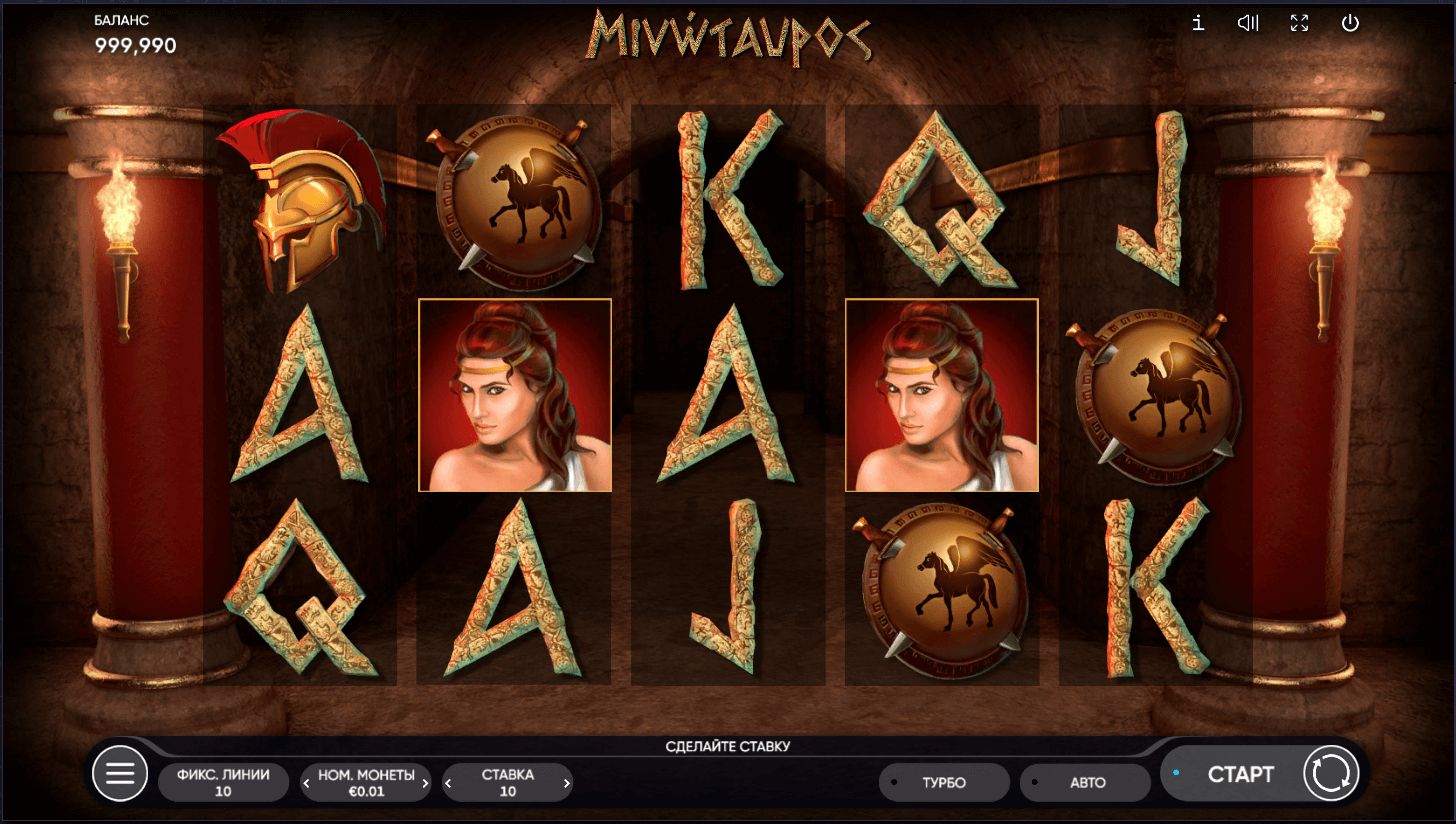Toggle the ТУРБО mode
This screenshot has width=1456, height=824.
[943, 783]
